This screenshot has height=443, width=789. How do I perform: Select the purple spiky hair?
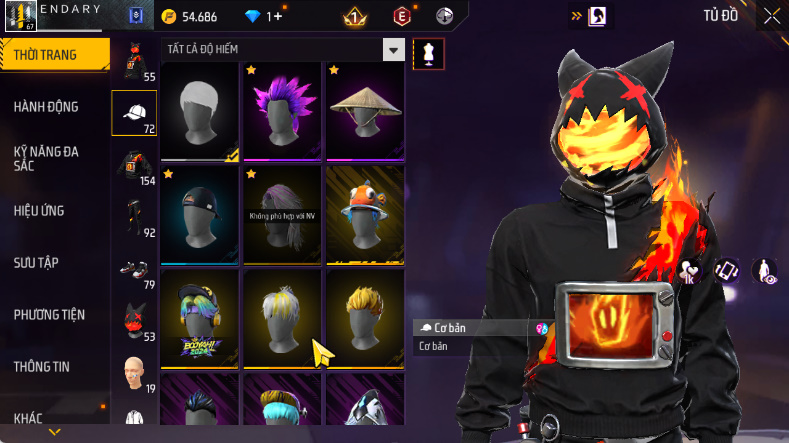[282, 109]
